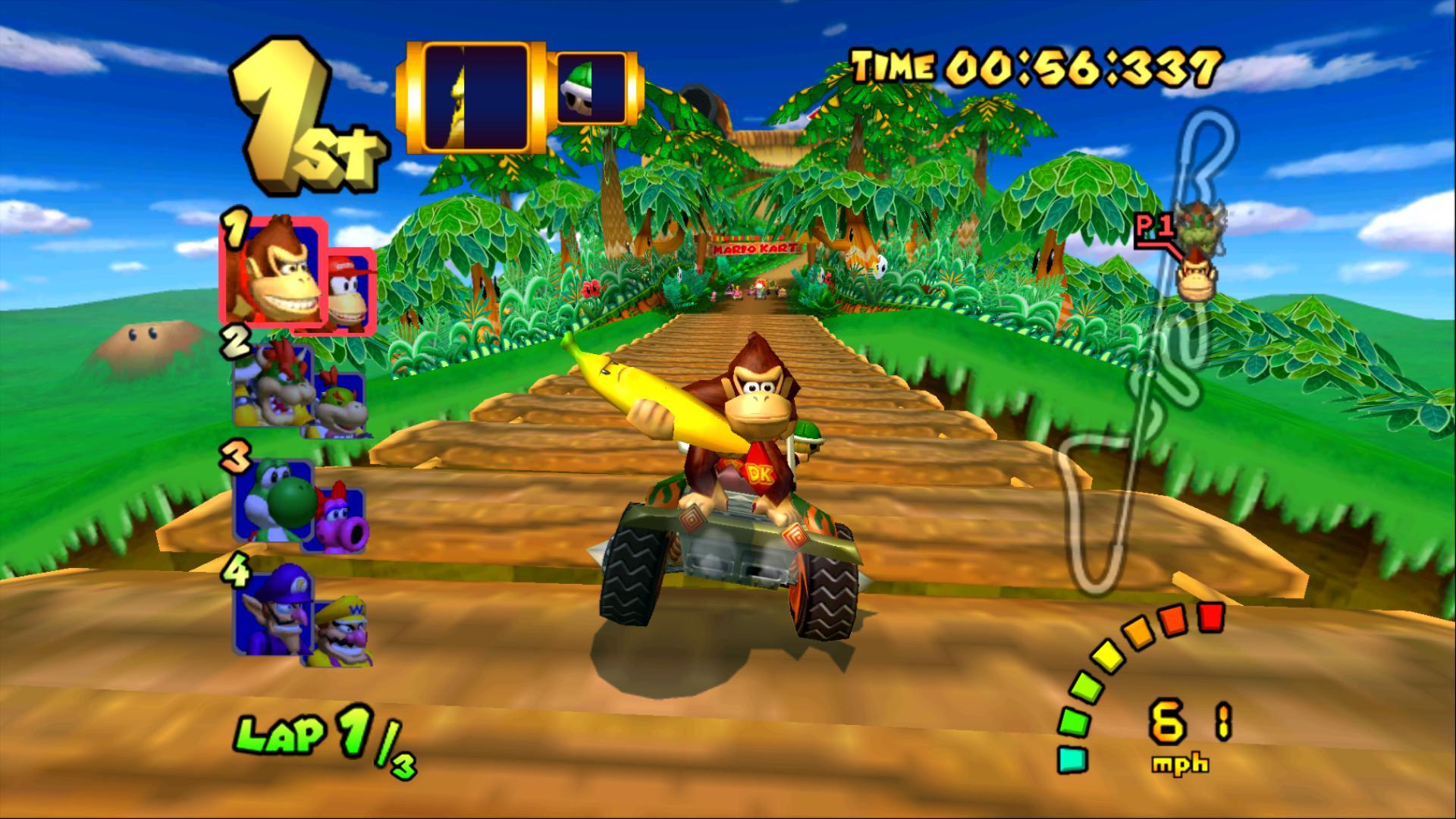This screenshot has height=819, width=1456.
Task: Click the green shell item slot icon
Action: [x=591, y=87]
